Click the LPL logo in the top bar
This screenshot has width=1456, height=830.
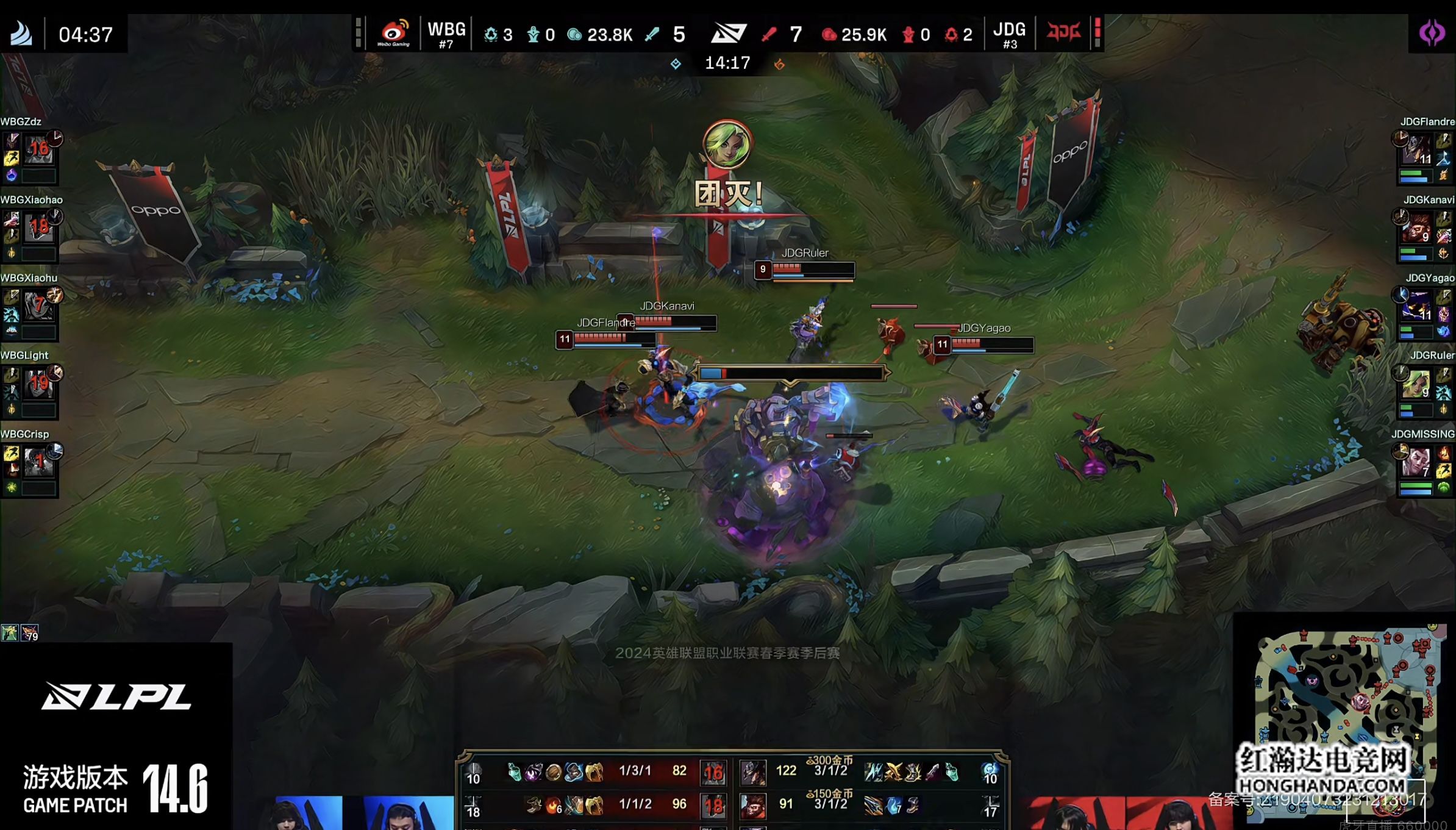pos(729,33)
